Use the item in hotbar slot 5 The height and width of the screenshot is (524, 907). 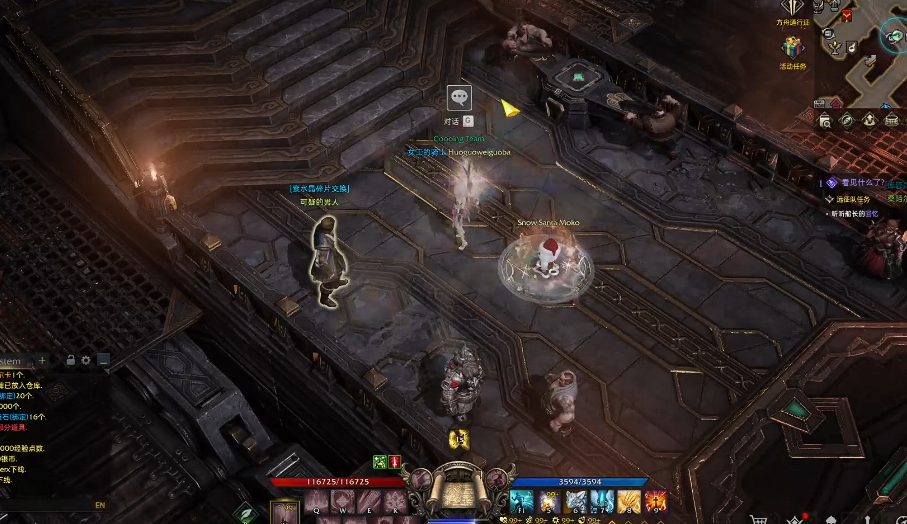pyautogui.click(x=547, y=501)
